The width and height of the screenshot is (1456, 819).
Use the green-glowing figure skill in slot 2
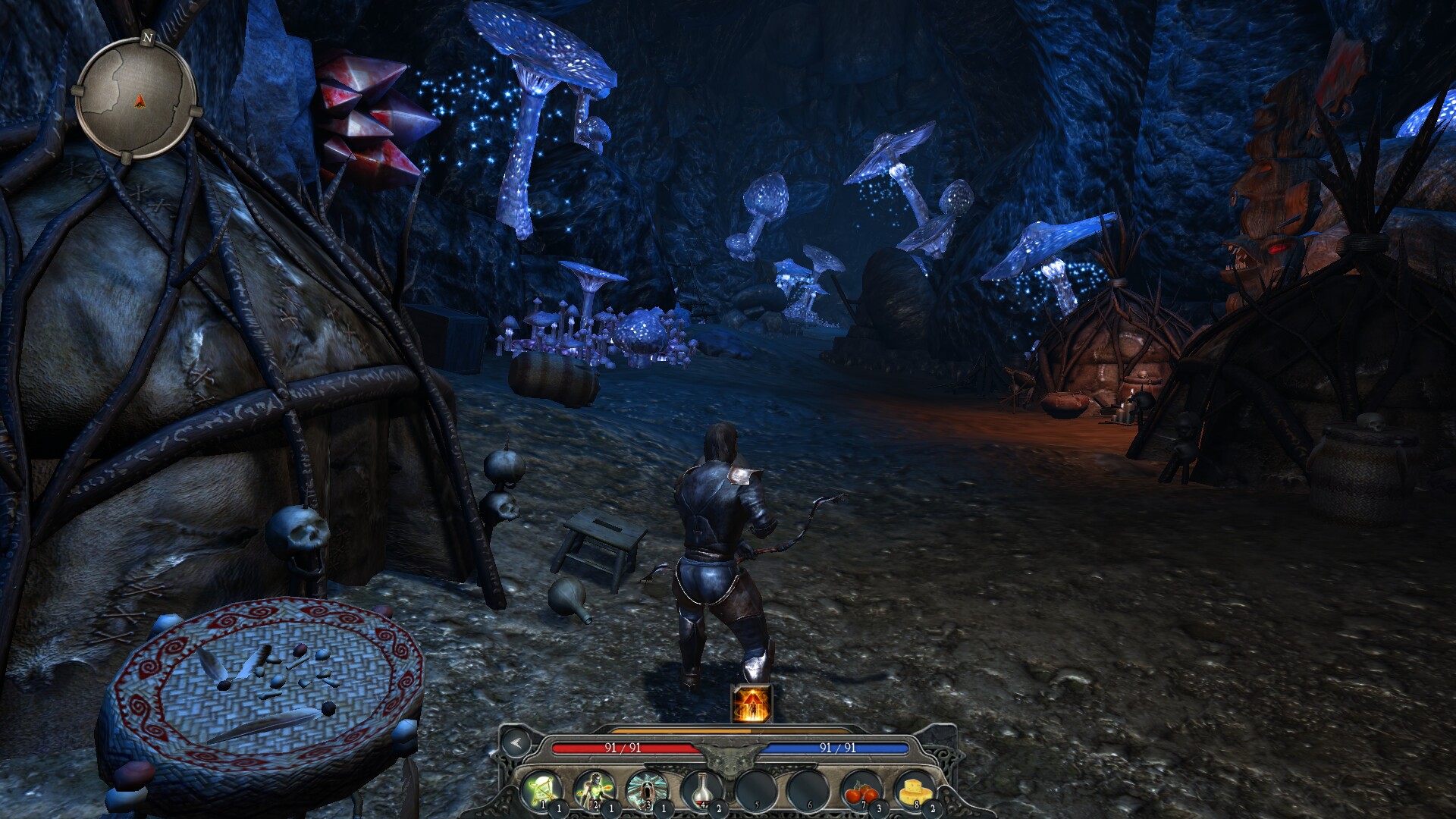(x=595, y=789)
